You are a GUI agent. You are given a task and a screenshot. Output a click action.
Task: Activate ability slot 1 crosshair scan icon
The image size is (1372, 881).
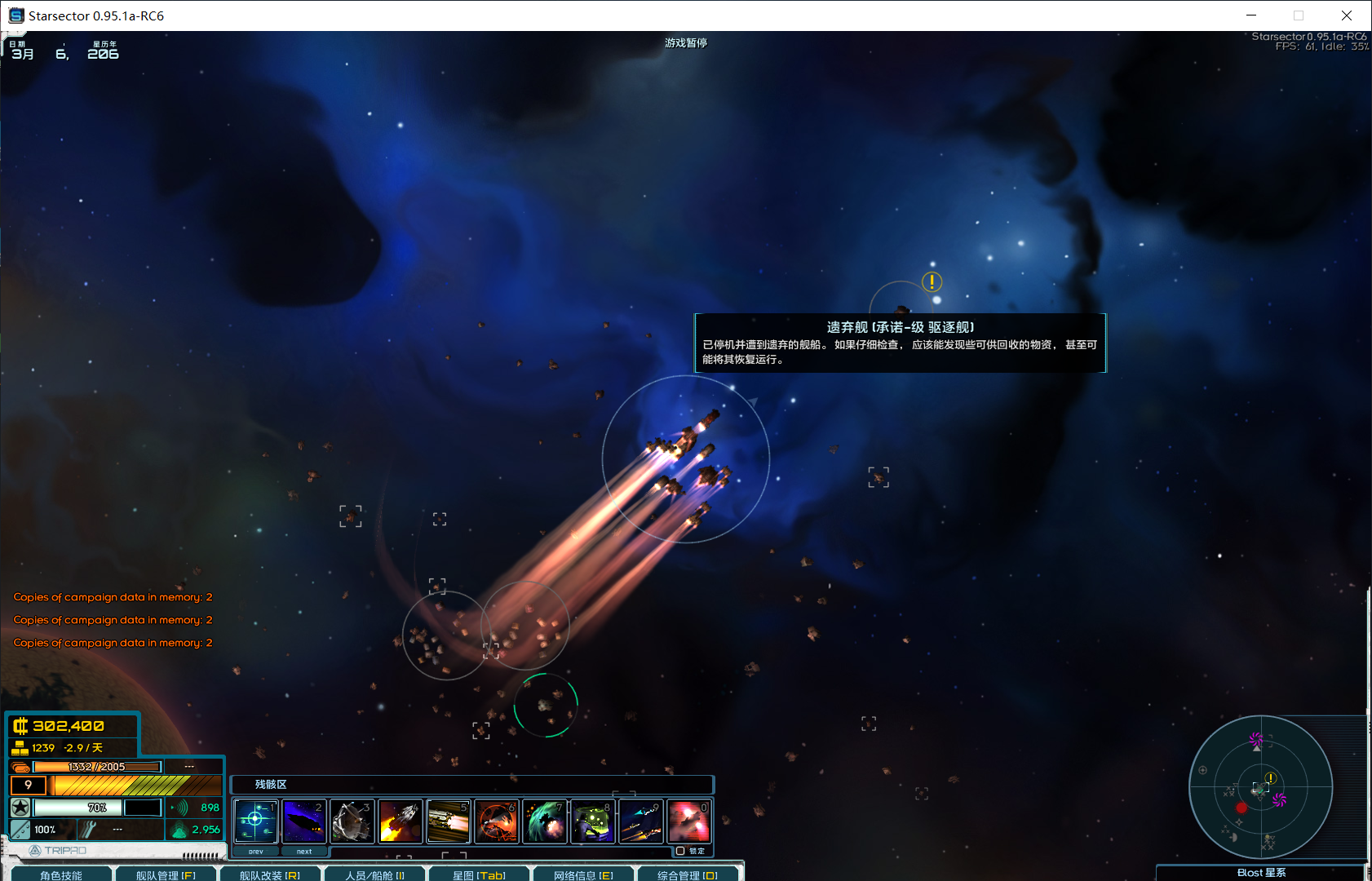click(255, 821)
